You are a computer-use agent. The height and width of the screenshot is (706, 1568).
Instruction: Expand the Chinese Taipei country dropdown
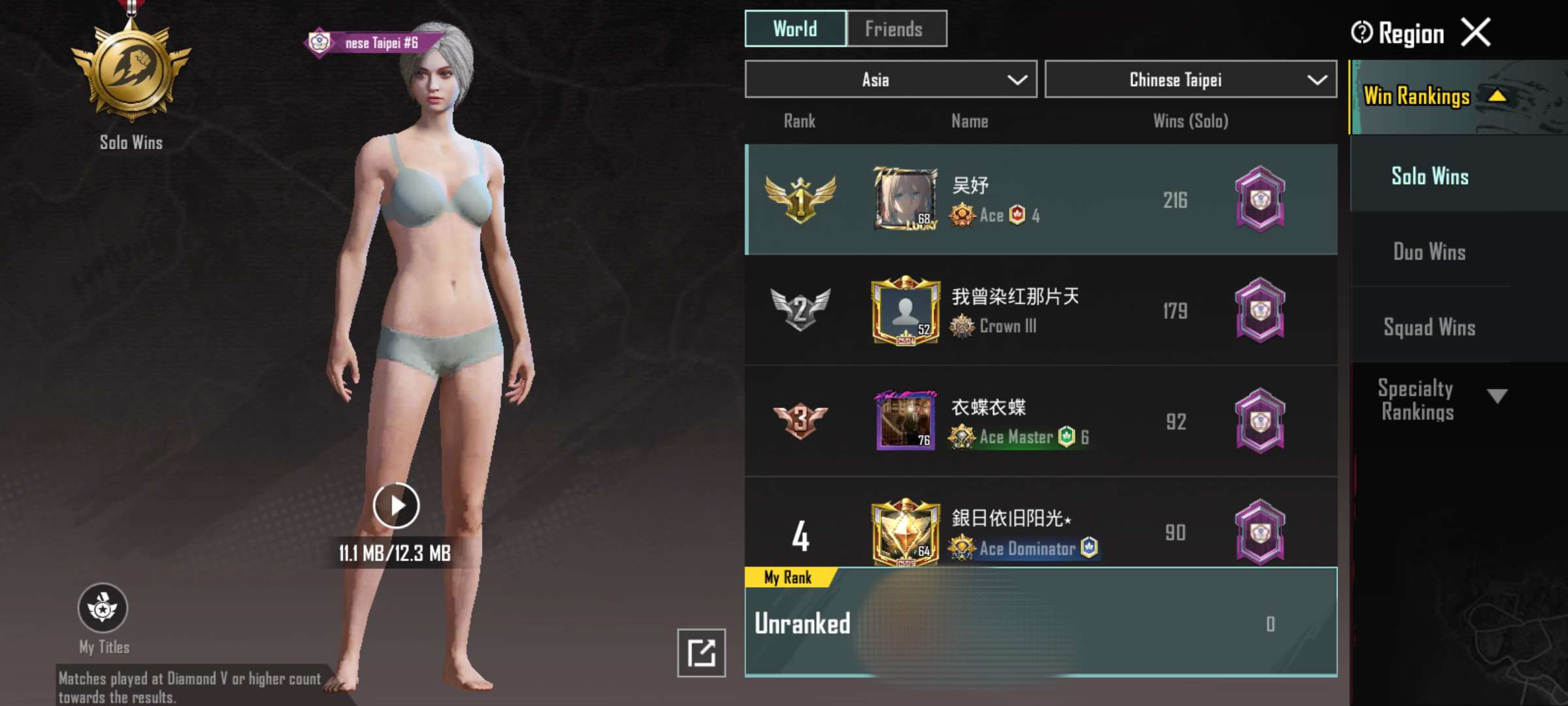pyautogui.click(x=1190, y=80)
